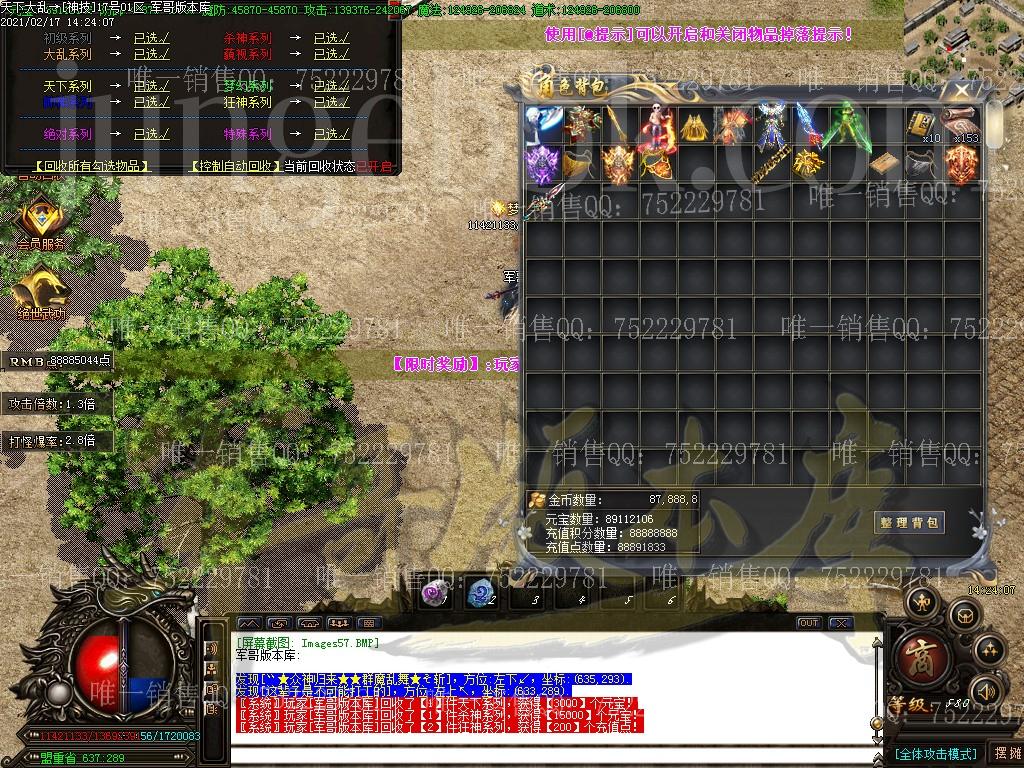Switch the 全体攻击模式 attack mode
This screenshot has height=768, width=1024.
click(x=934, y=753)
